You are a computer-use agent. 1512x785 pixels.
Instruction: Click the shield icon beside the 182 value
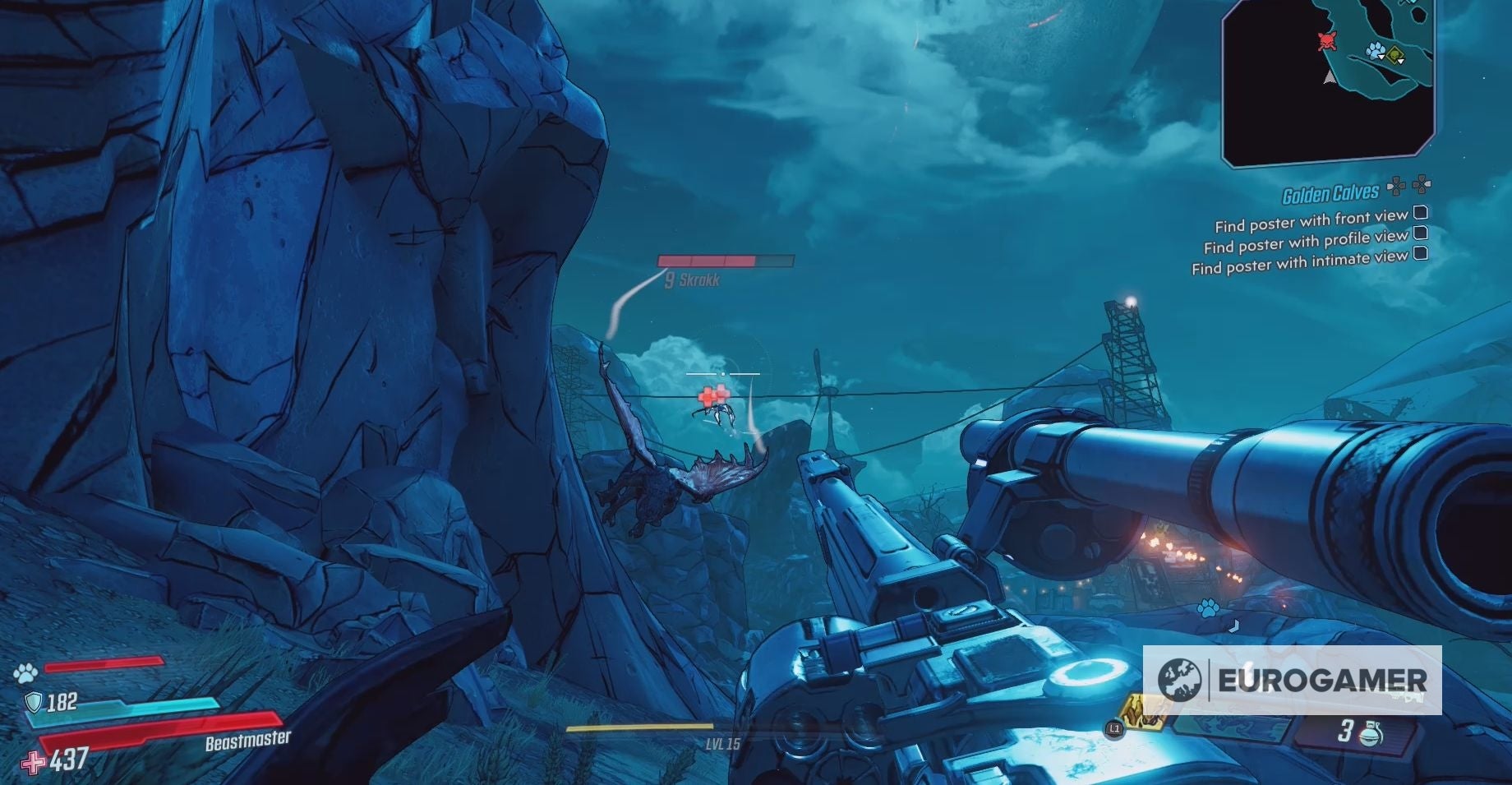[33, 702]
